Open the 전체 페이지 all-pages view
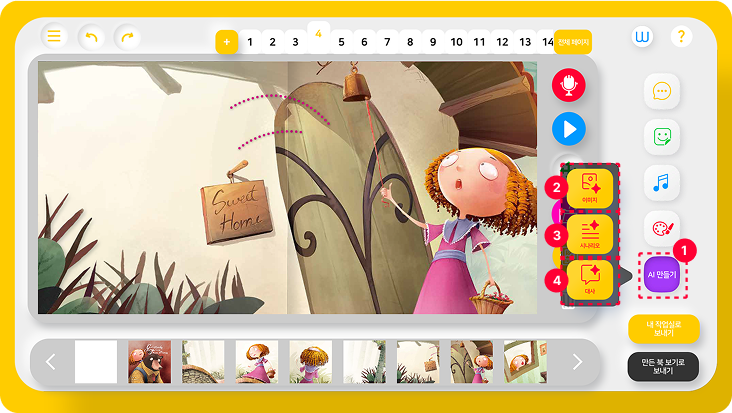The height and width of the screenshot is (413, 732). (x=573, y=42)
